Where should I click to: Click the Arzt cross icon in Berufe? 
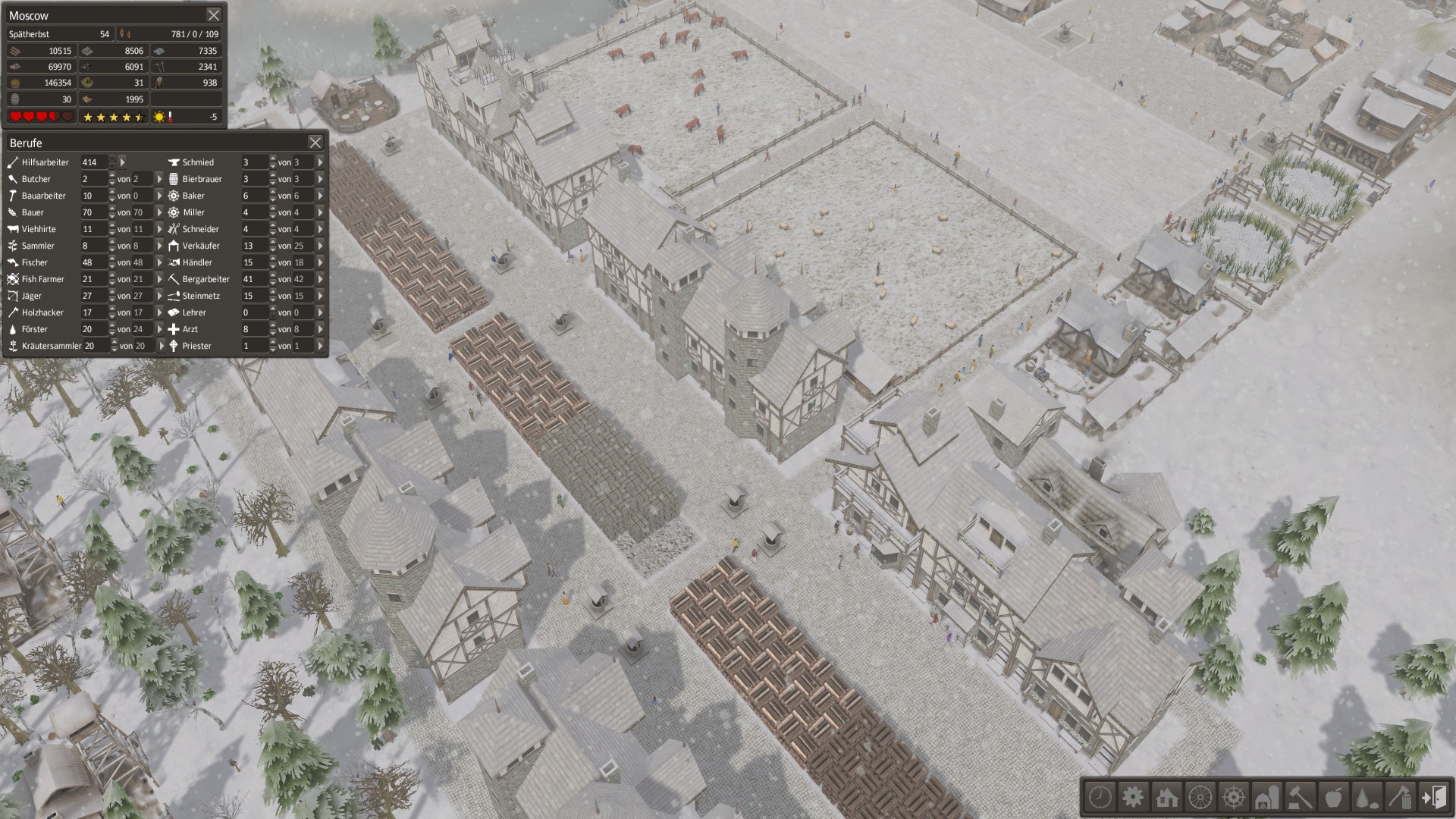(173, 329)
